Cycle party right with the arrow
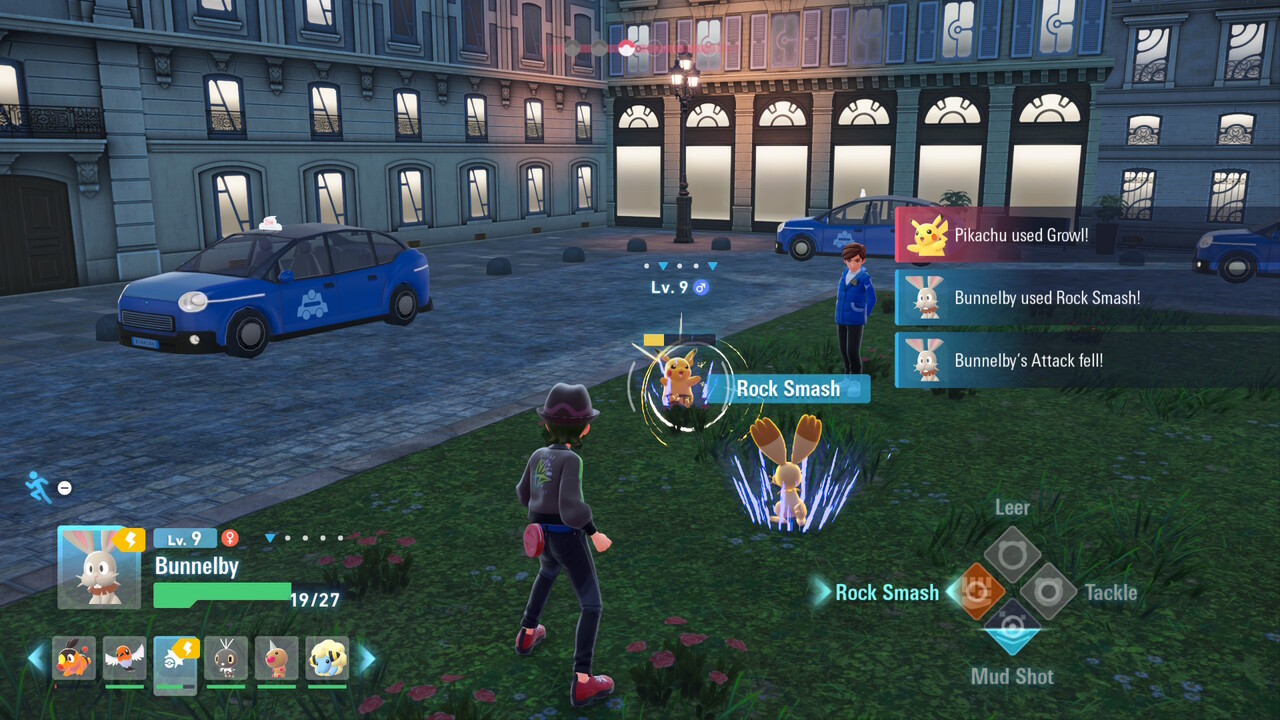Viewport: 1280px width, 720px height. pos(367,658)
